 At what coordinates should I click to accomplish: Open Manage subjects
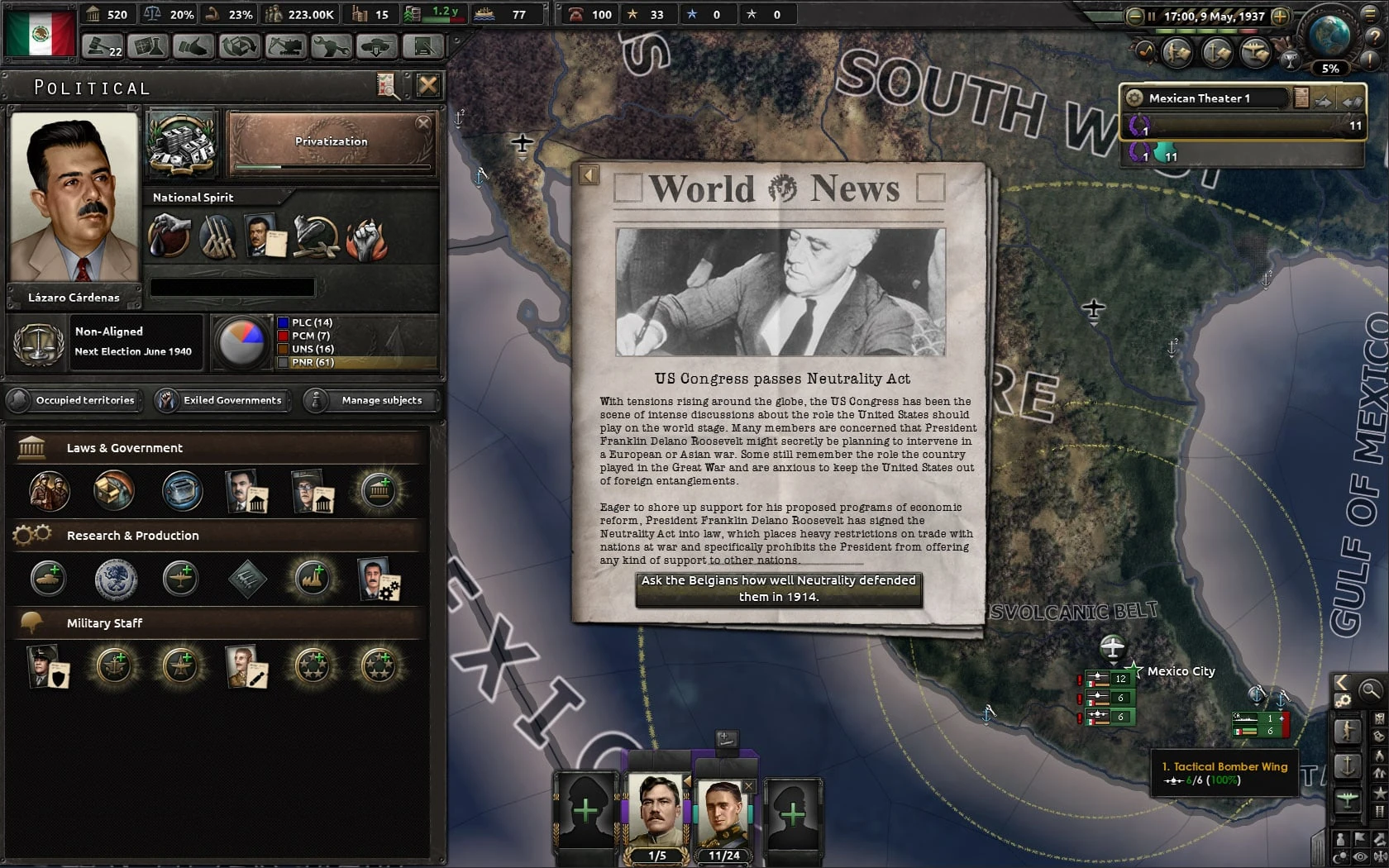[372, 400]
